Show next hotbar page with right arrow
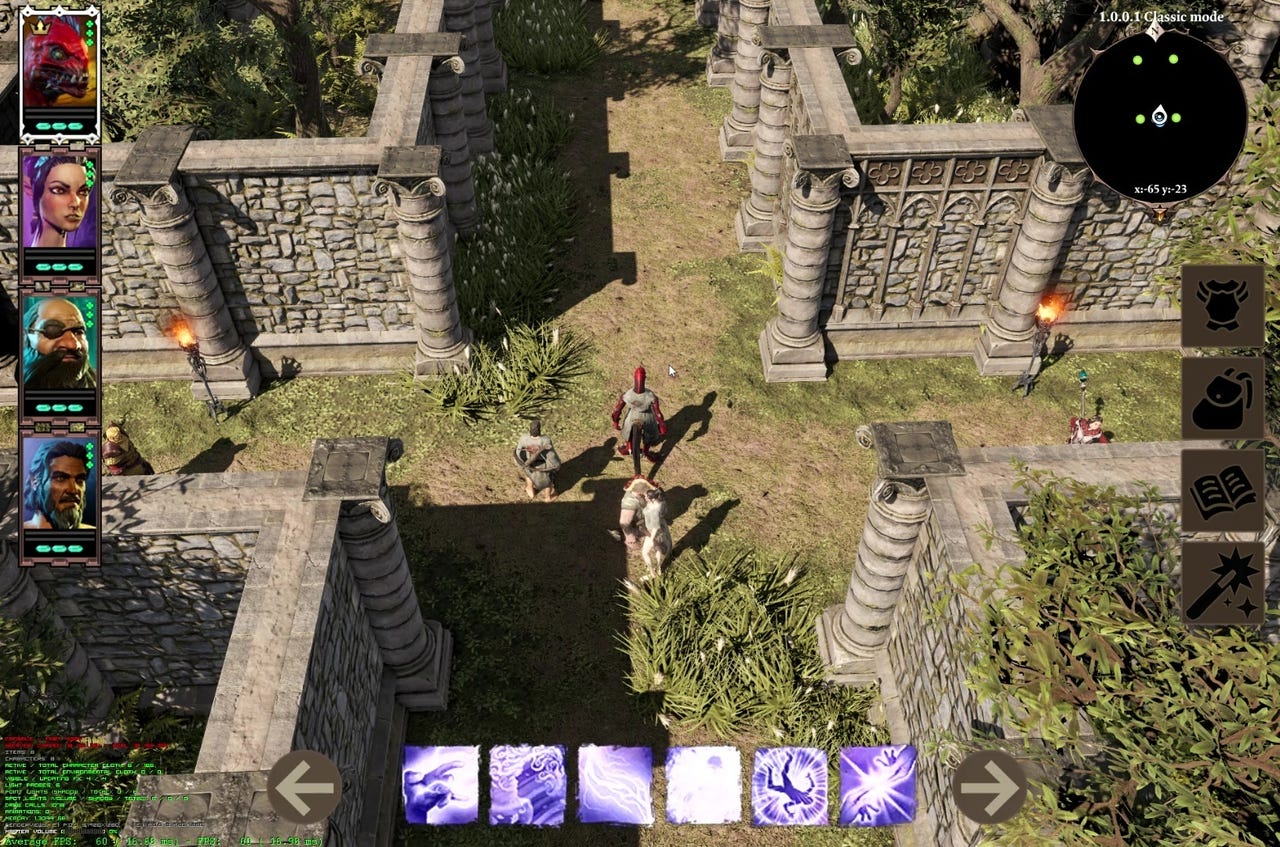Image resolution: width=1280 pixels, height=847 pixels. tap(990, 786)
